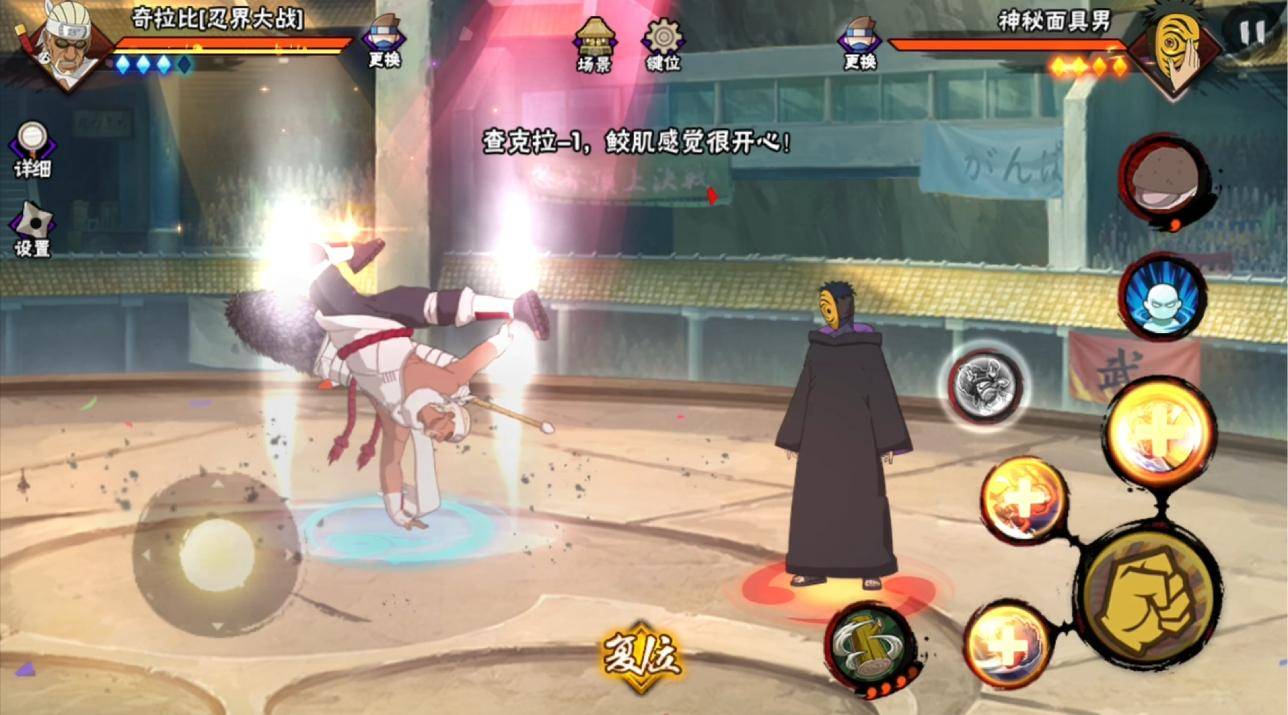Select the masked man's portrait

click(x=1173, y=48)
